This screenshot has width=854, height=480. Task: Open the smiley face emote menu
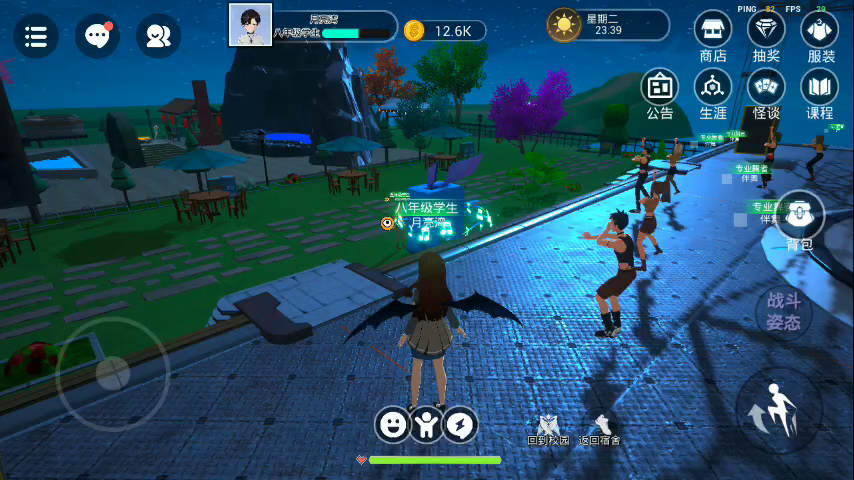tap(393, 425)
